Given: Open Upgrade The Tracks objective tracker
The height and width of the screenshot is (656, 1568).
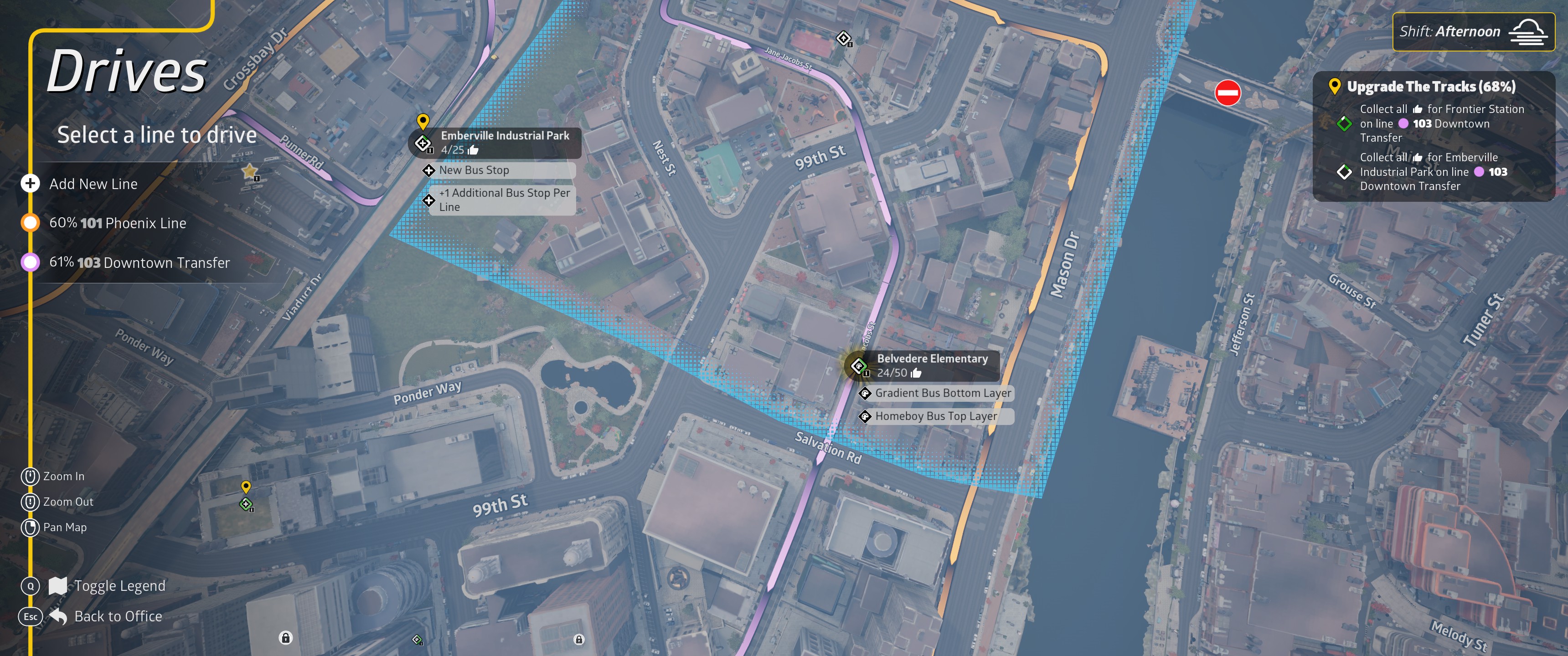Looking at the screenshot, I should click(1430, 87).
